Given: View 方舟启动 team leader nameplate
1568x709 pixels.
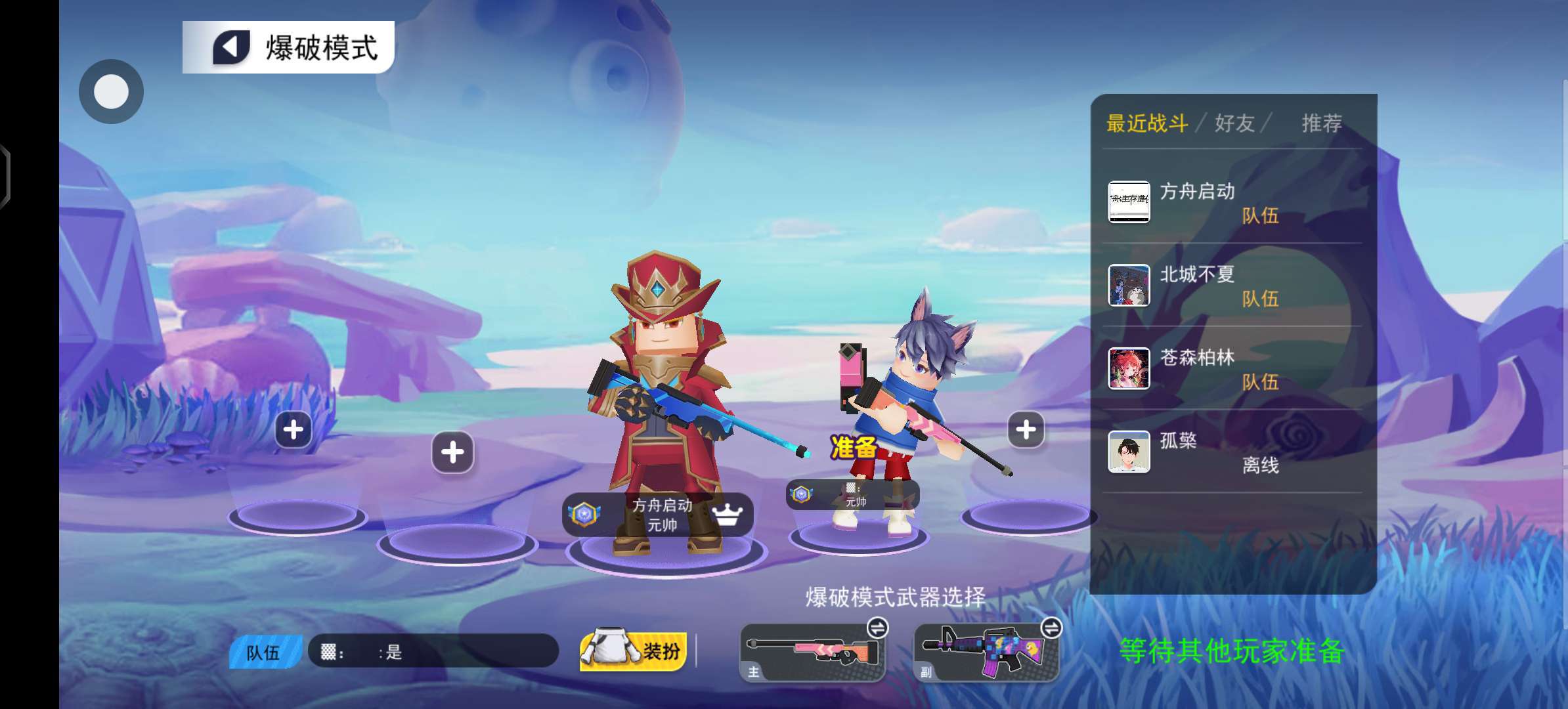Looking at the screenshot, I should (x=657, y=515).
